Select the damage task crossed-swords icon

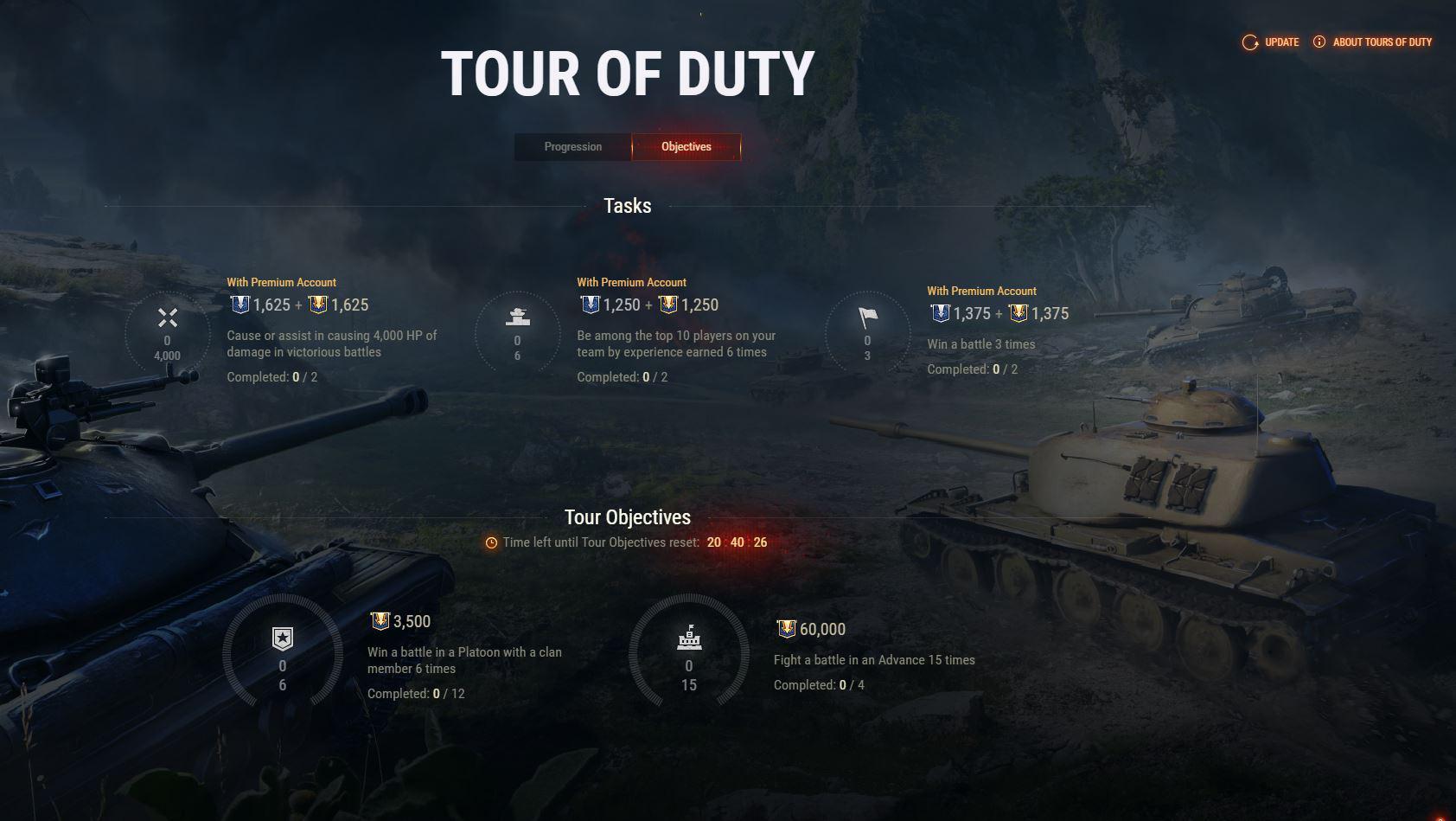click(x=167, y=318)
